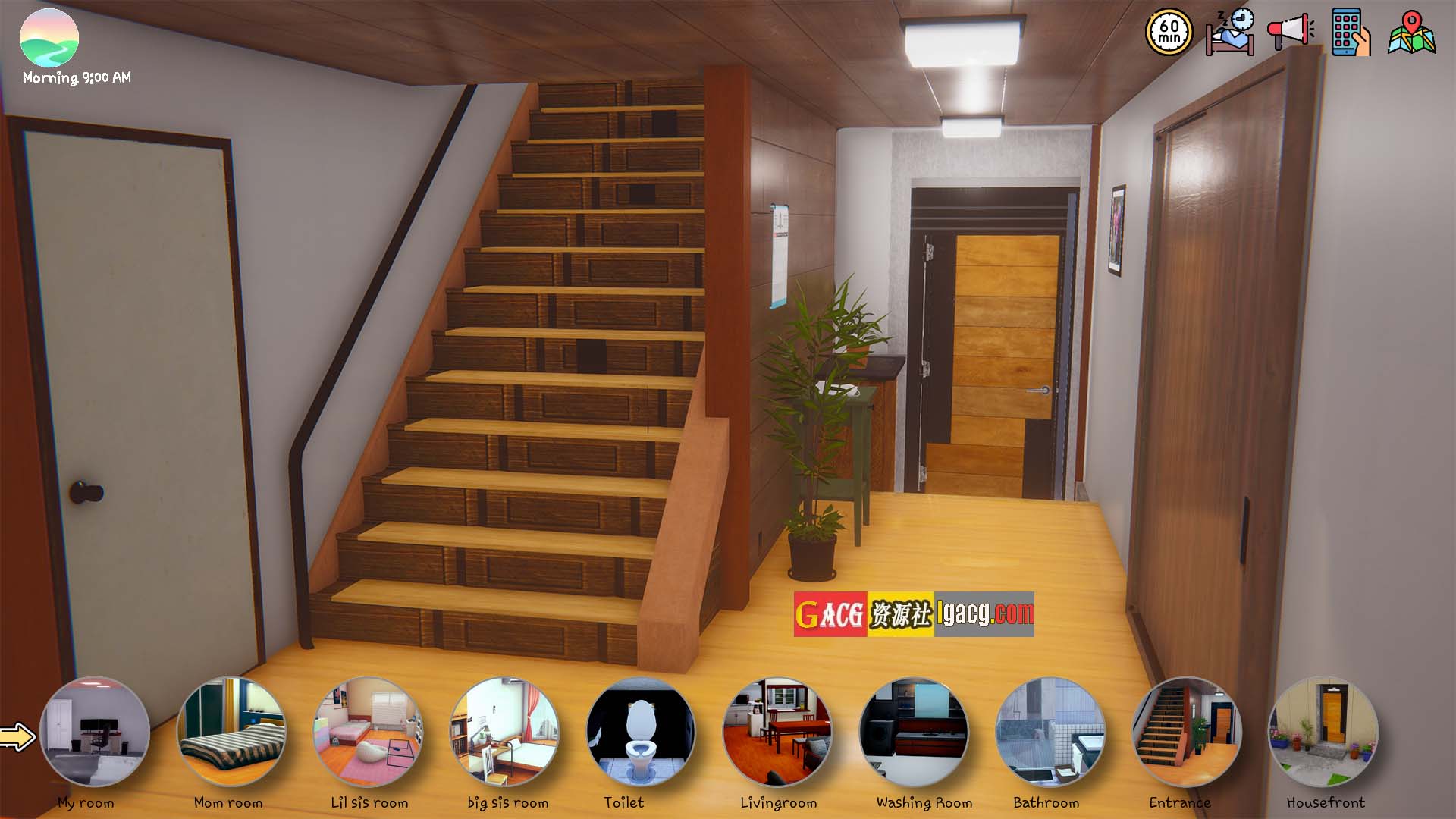Viewport: 1456px width, 819px height.
Task: Enter the Livingroom
Action: click(x=777, y=733)
